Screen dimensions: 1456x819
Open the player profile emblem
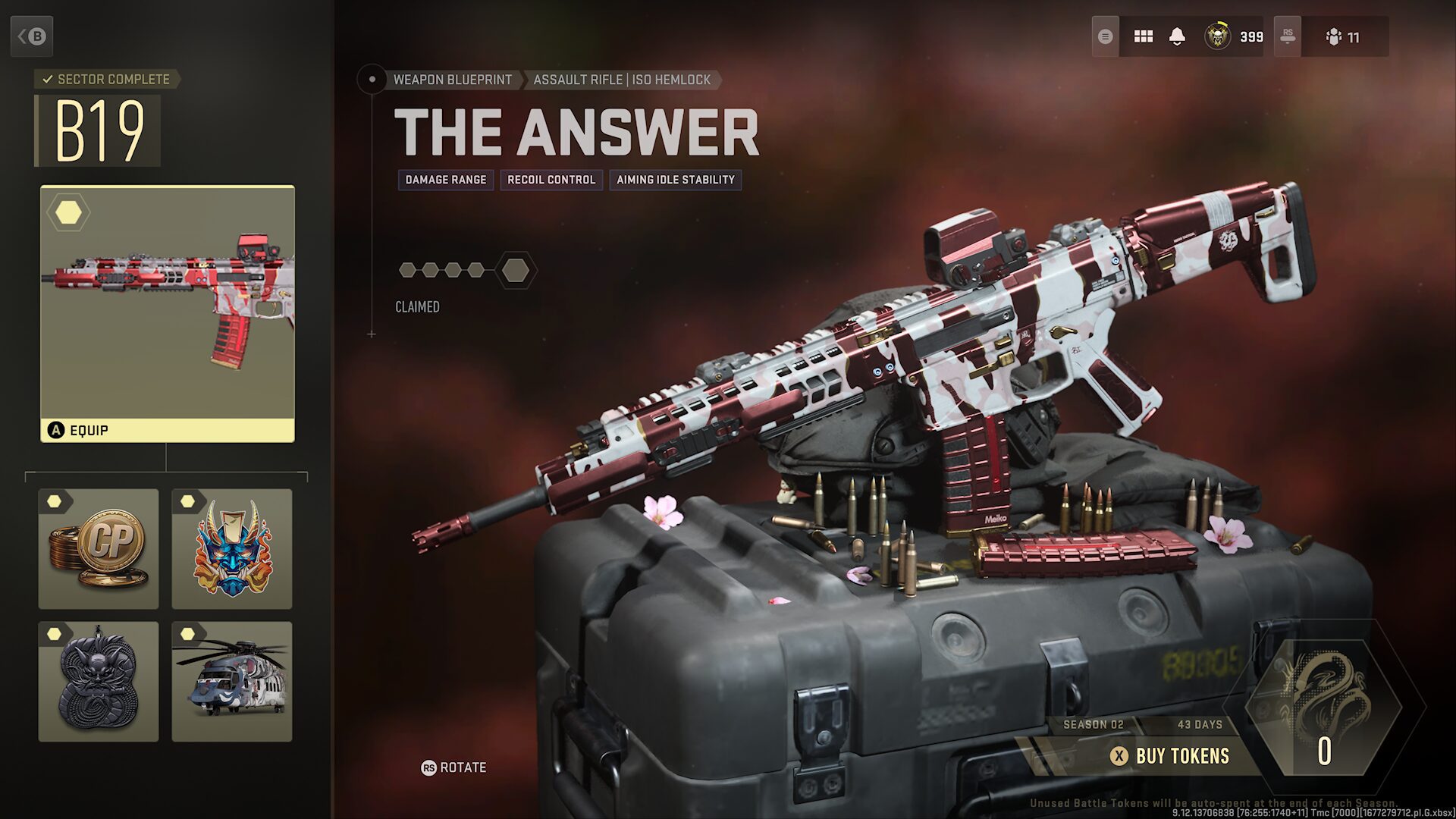point(1218,36)
